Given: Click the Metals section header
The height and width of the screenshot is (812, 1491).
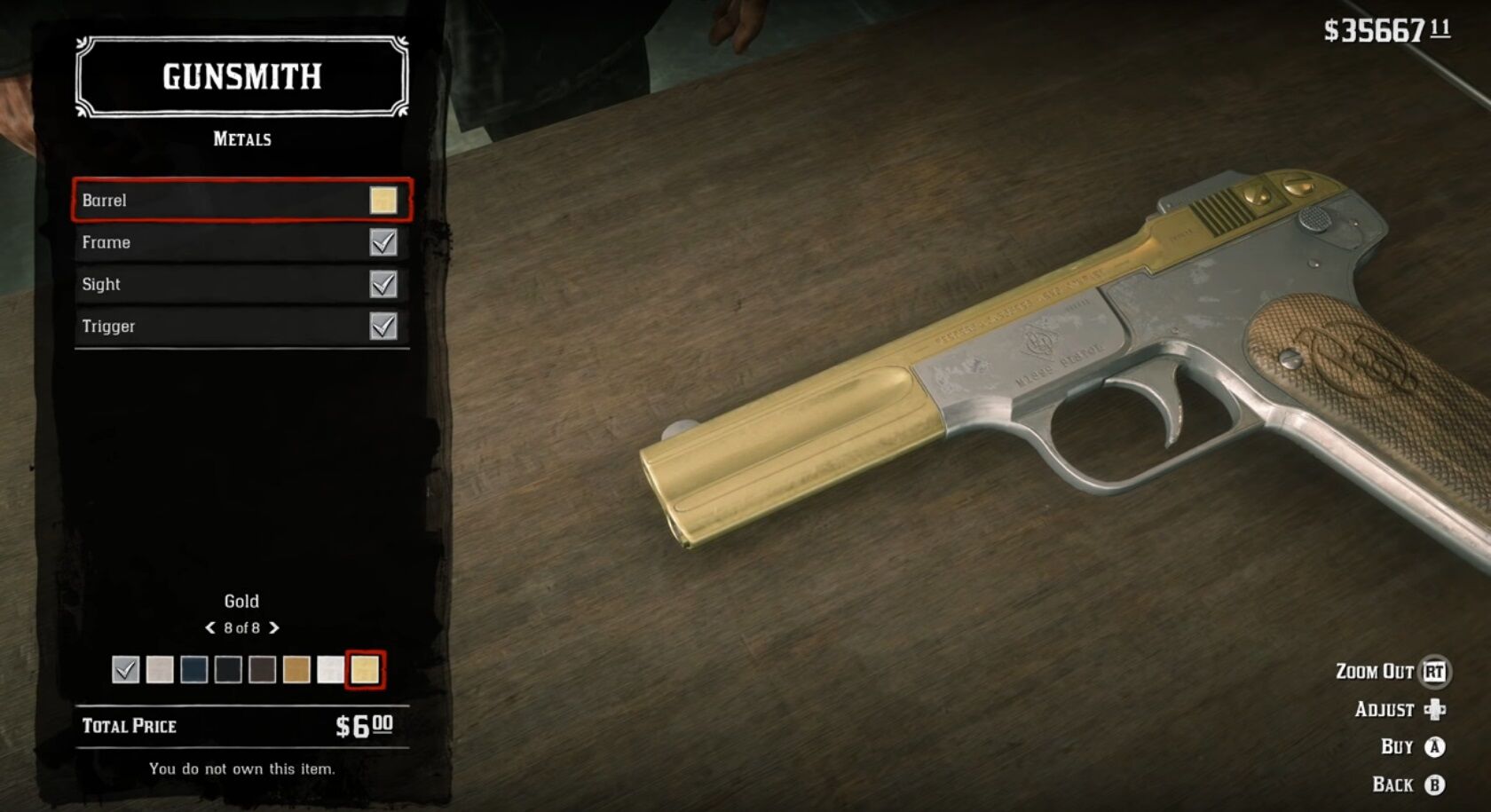Looking at the screenshot, I should 241,138.
